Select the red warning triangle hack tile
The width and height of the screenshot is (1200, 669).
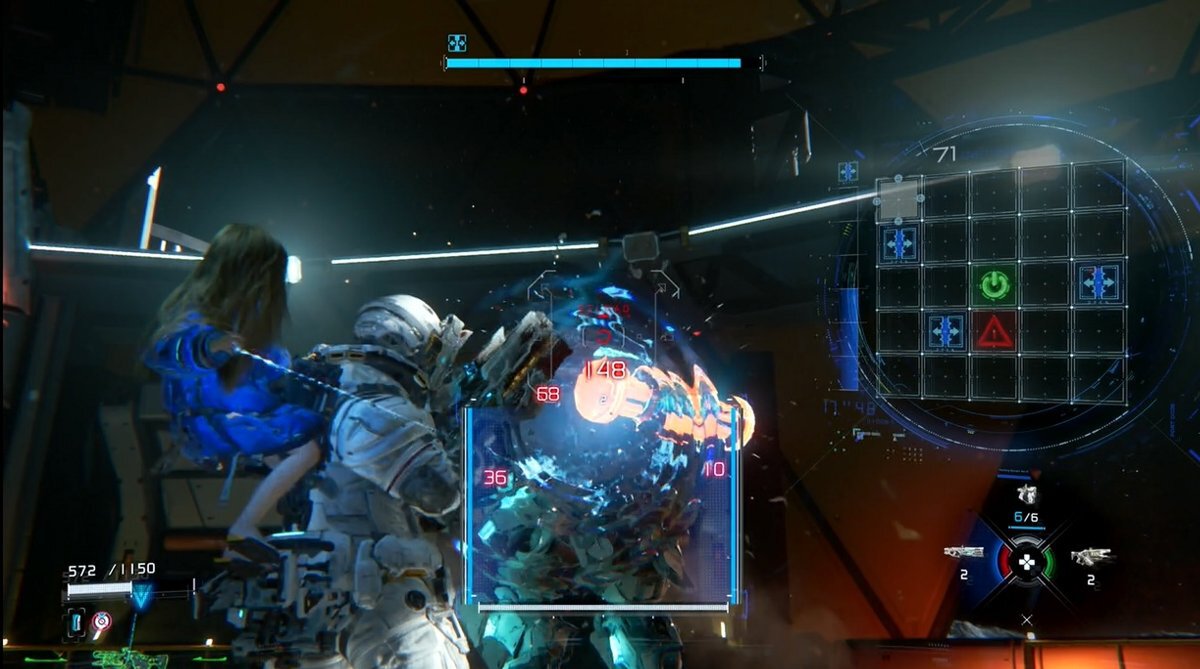pyautogui.click(x=995, y=330)
